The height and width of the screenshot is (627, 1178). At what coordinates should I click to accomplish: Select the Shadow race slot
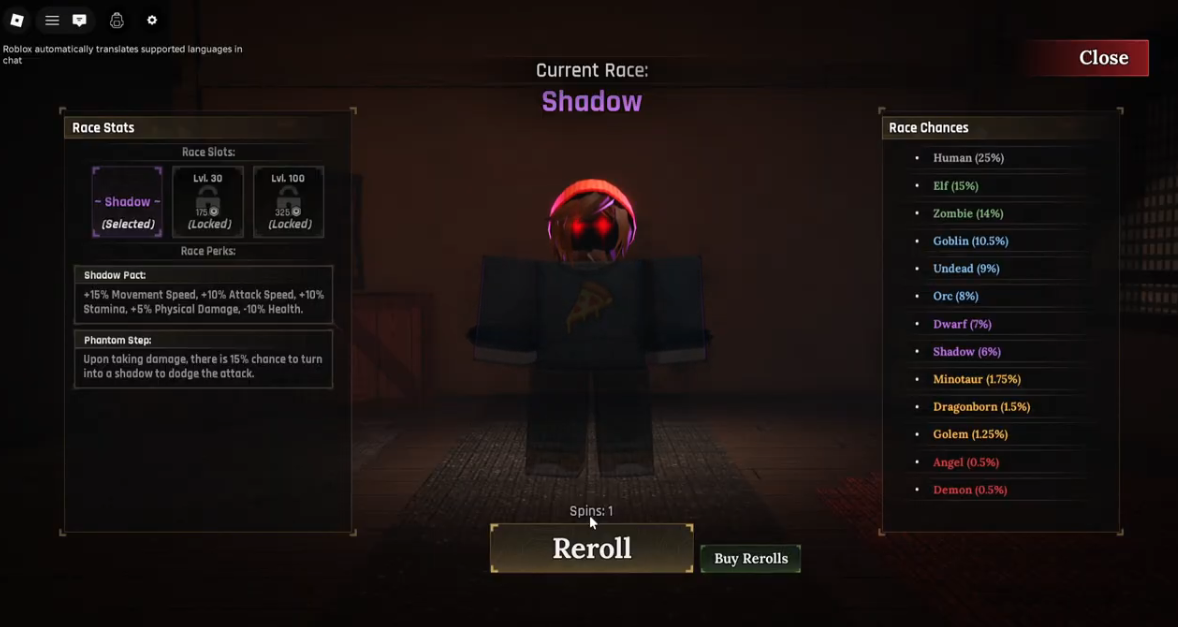click(x=127, y=202)
